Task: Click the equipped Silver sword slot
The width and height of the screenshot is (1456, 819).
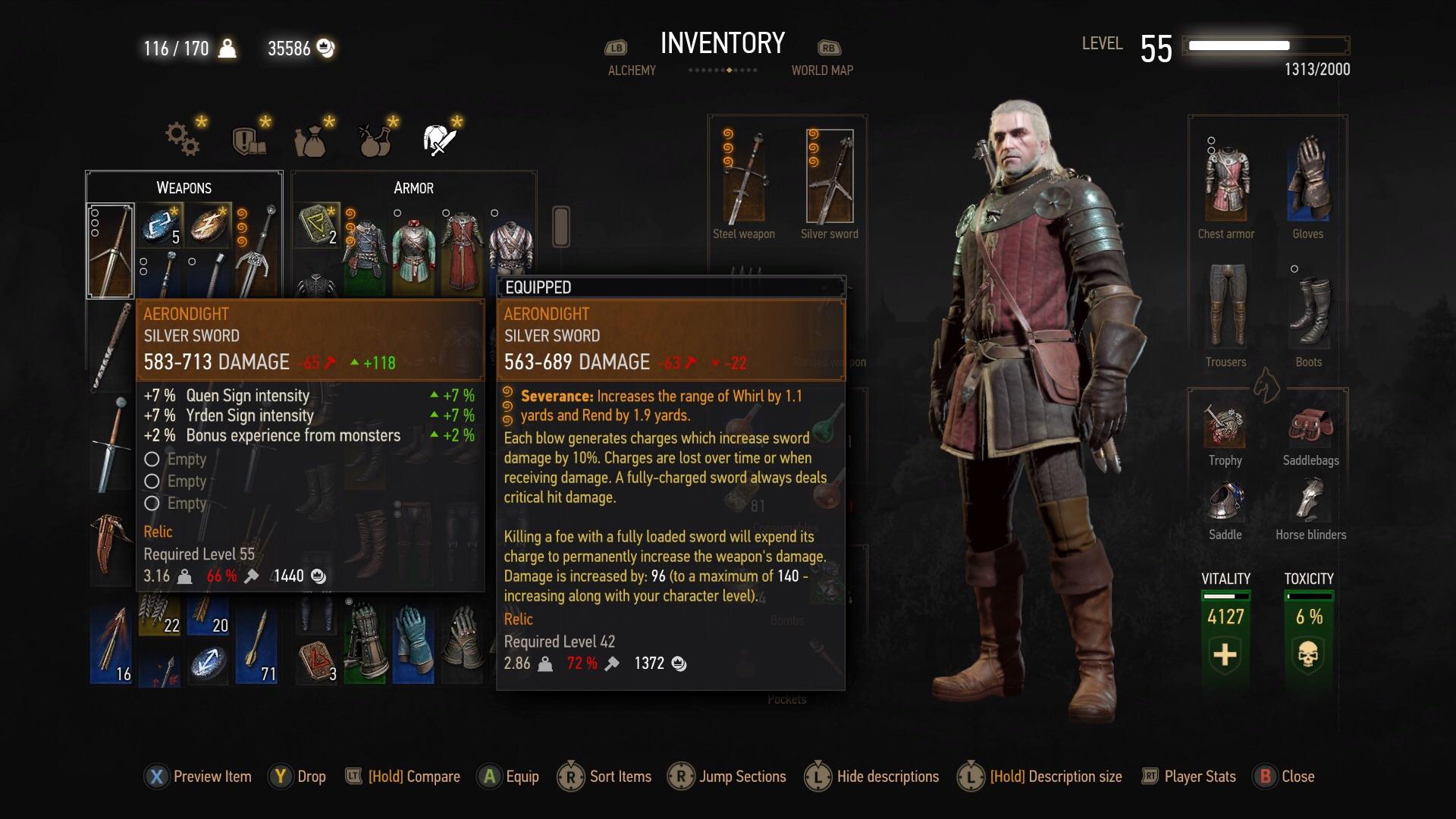Action: [829, 178]
